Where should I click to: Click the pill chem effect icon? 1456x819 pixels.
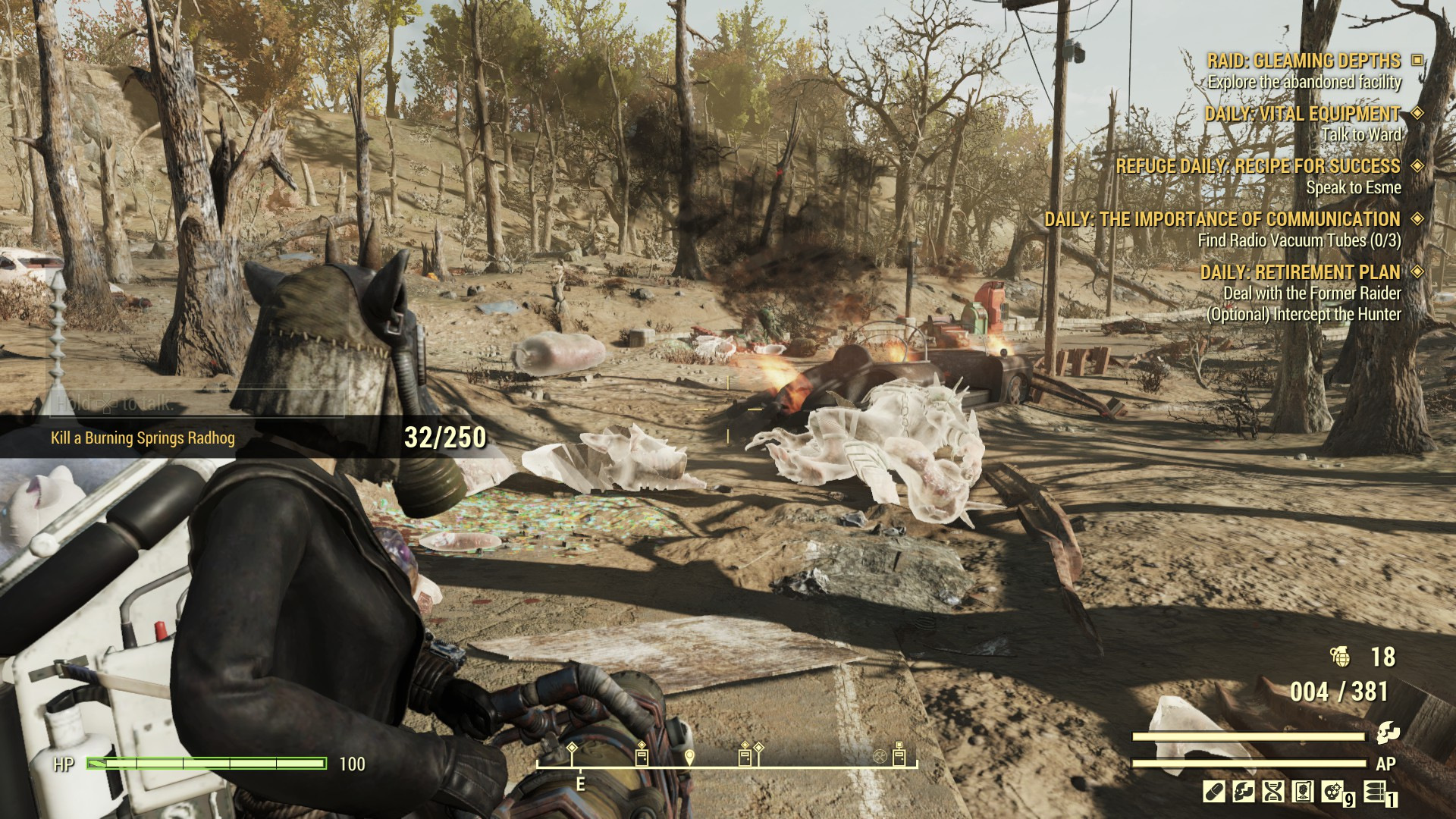1213,792
